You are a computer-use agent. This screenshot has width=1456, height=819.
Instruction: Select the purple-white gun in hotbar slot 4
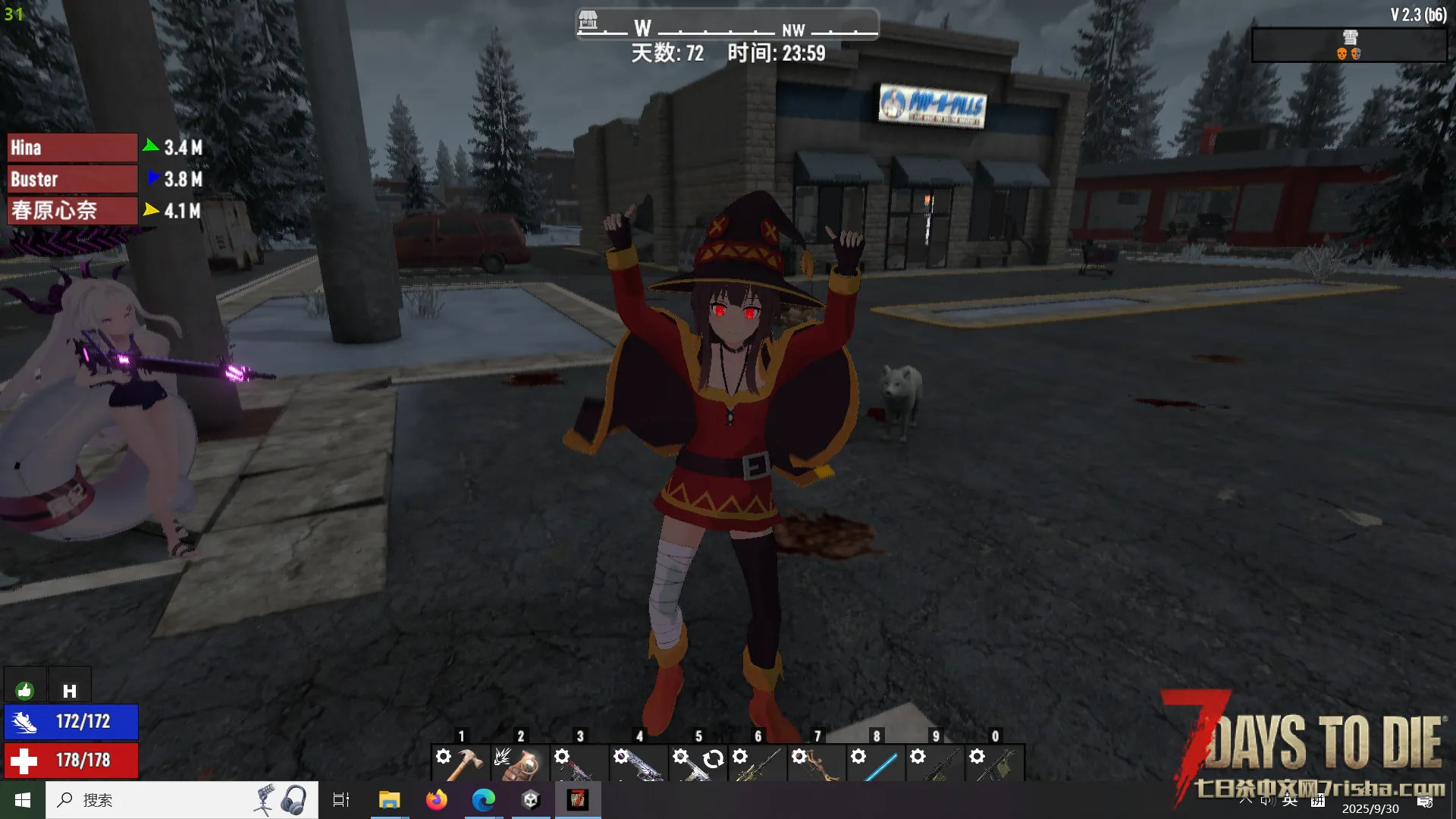tap(639, 762)
